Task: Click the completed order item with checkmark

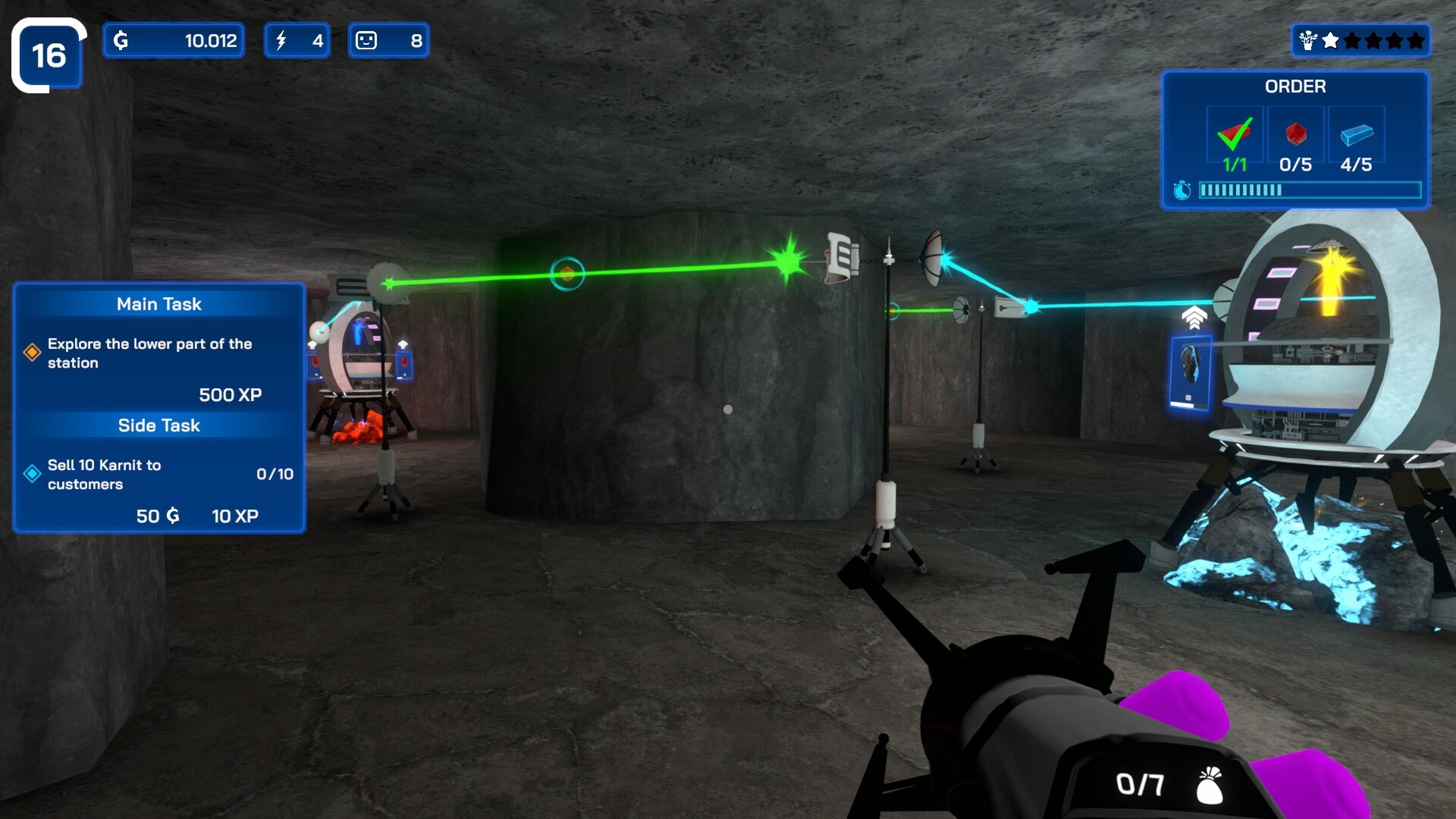Action: click(x=1235, y=135)
